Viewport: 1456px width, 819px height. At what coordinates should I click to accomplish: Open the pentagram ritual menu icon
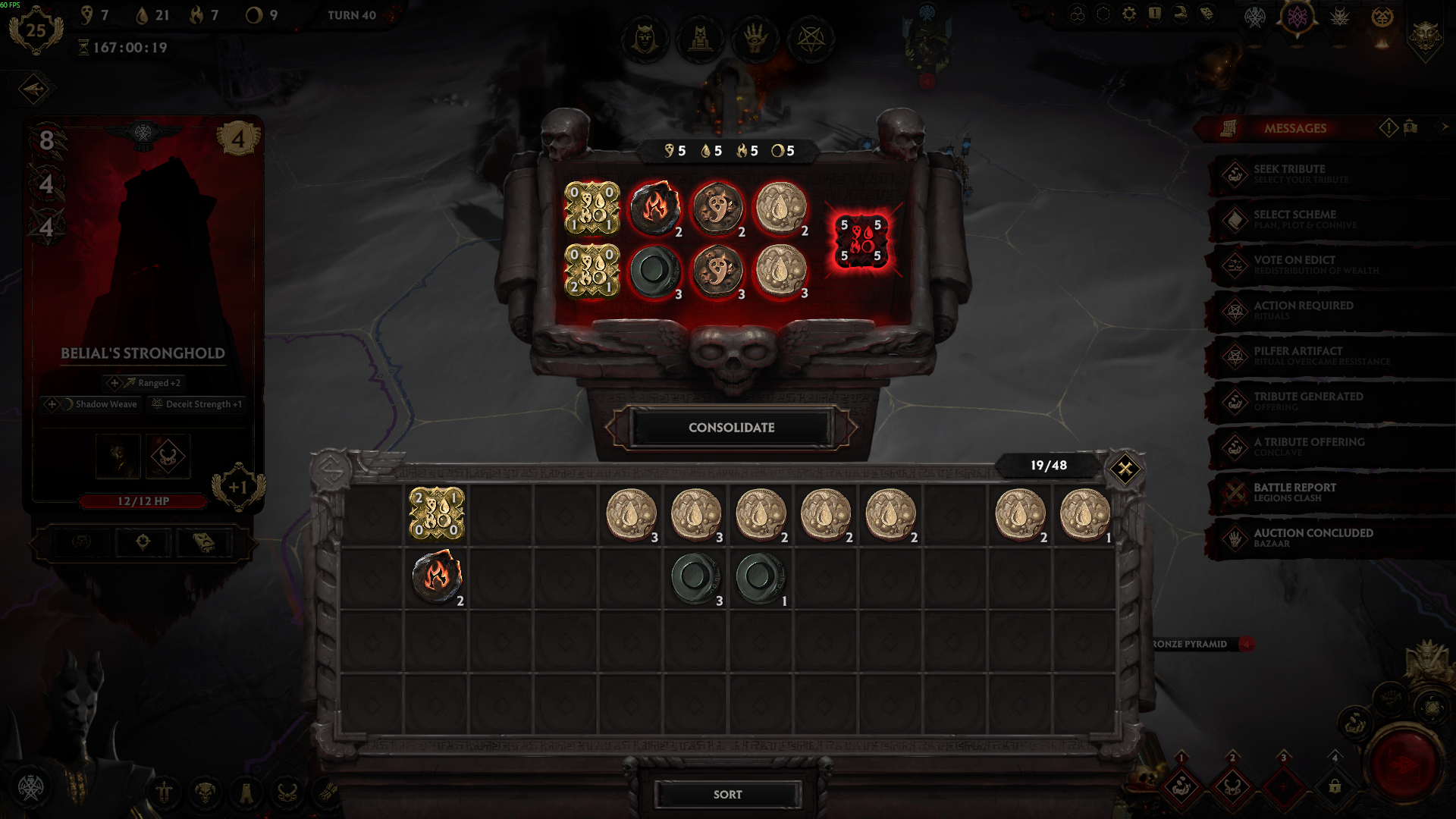point(811,39)
